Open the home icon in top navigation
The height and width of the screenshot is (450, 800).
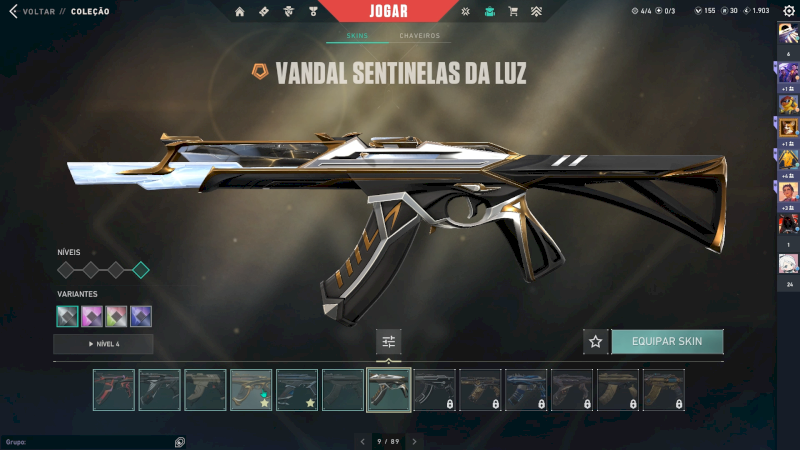point(240,11)
